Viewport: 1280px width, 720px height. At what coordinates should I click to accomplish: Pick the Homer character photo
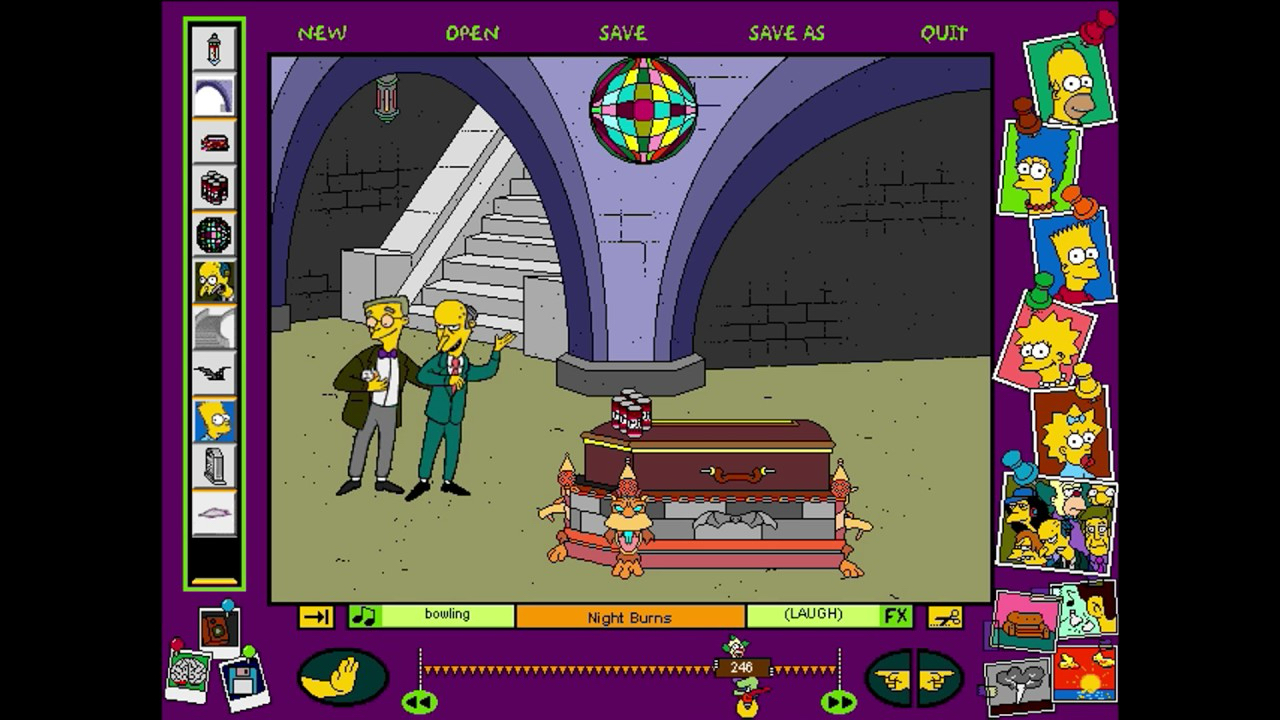coord(1070,80)
